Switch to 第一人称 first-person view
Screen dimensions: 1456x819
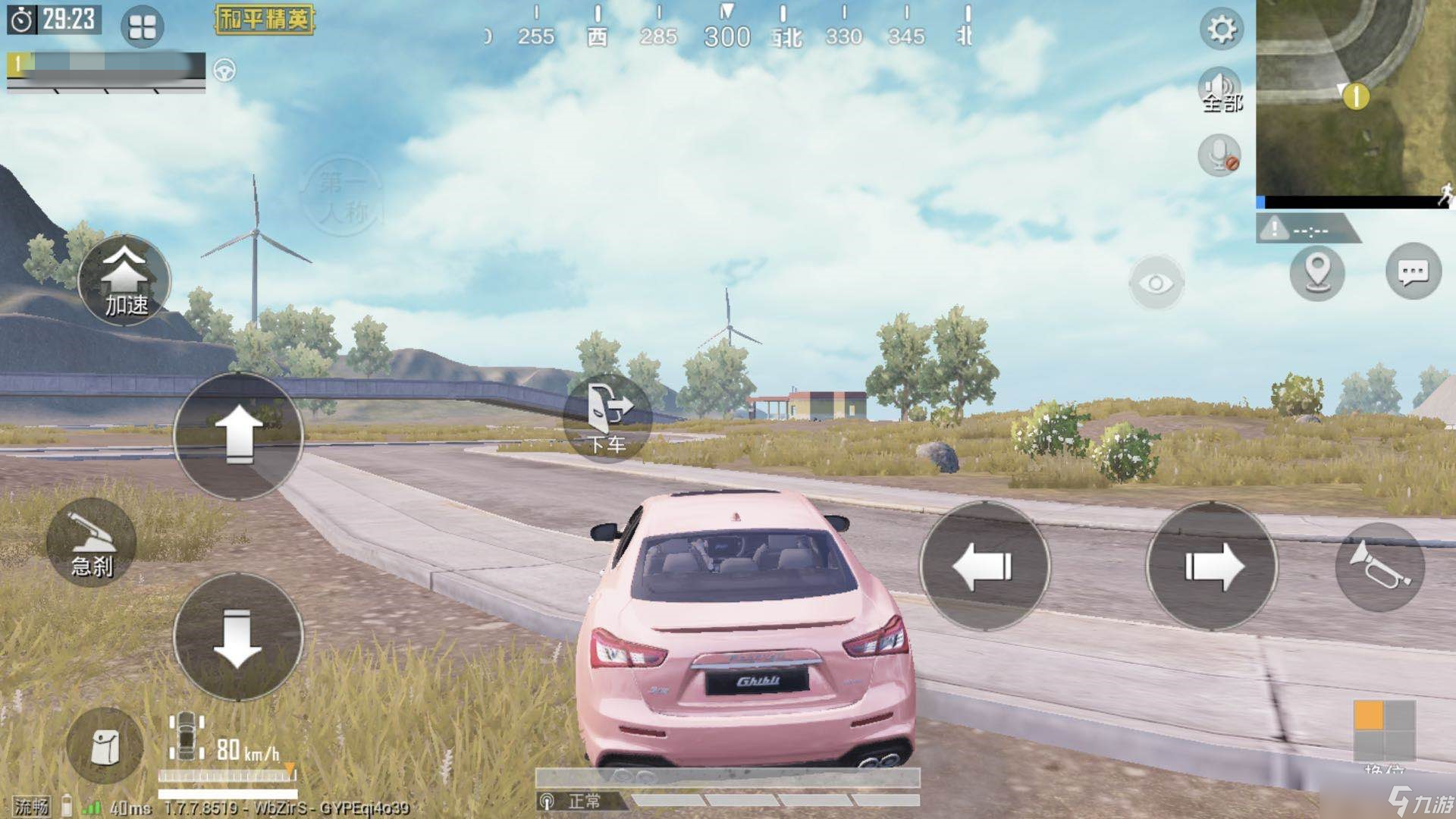pyautogui.click(x=343, y=196)
